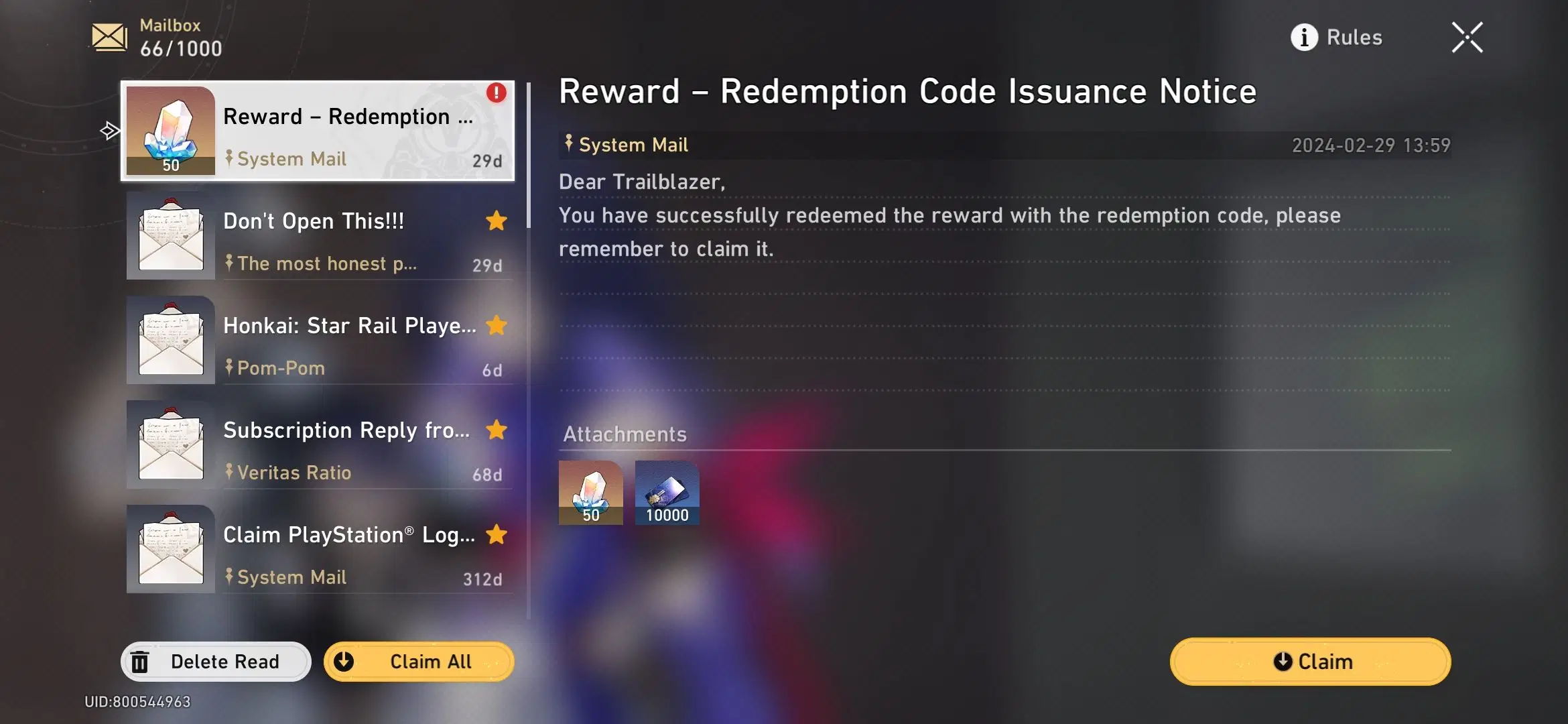Click the info icon next to Rules
Viewport: 1568px width, 724px height.
[1305, 38]
